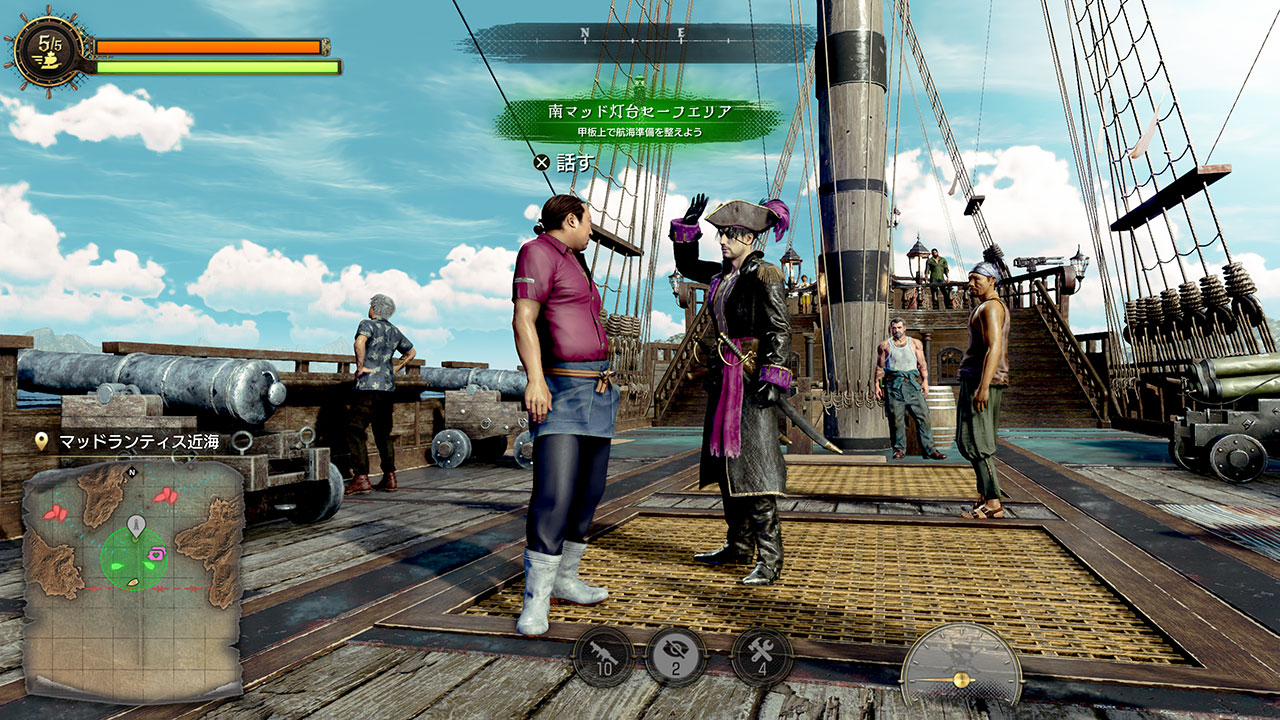The image size is (1280, 720).
Task: Click the マッドランティス近海 location label
Action: (140, 442)
